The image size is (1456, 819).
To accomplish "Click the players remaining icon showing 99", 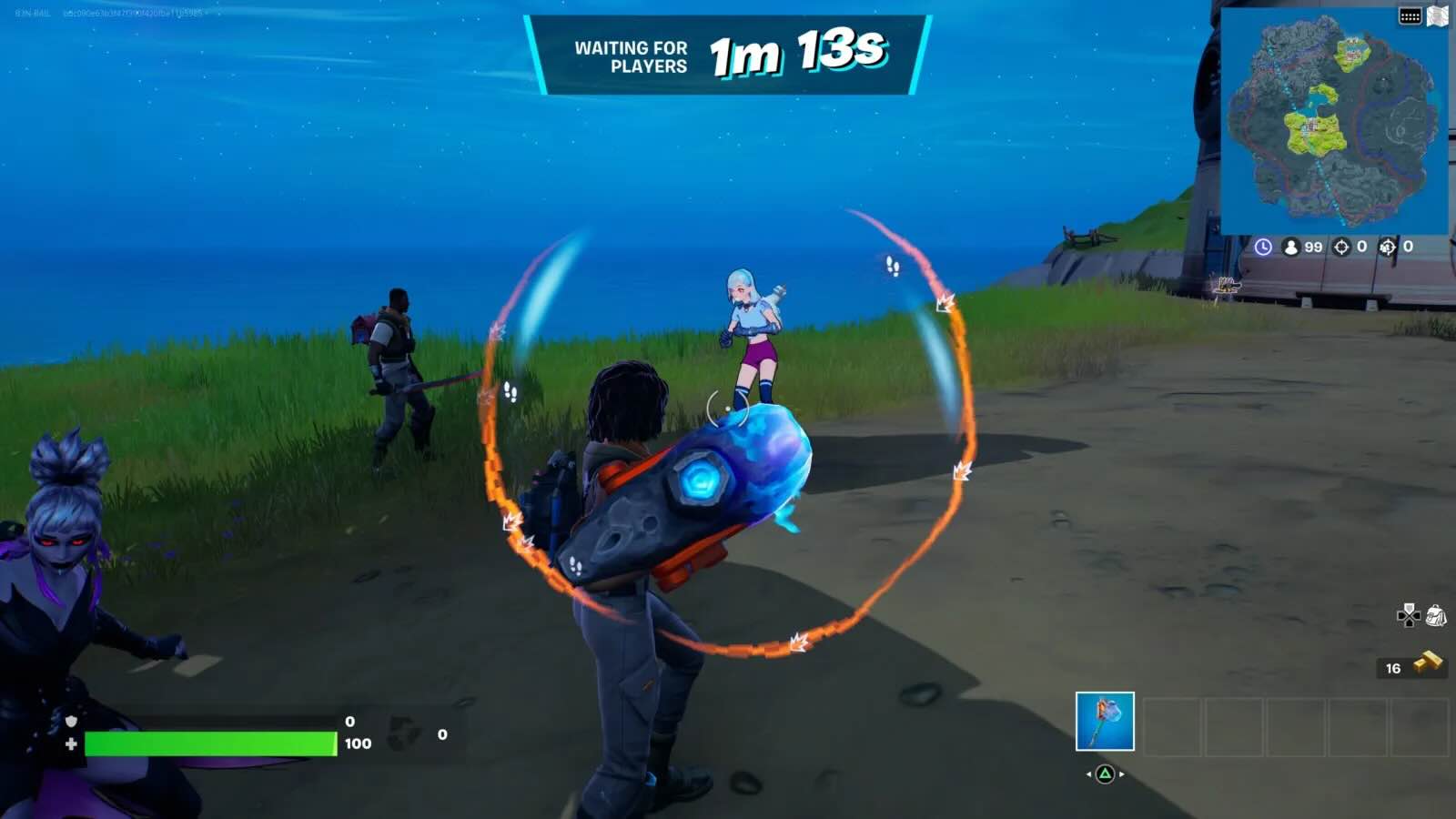I will pyautogui.click(x=1291, y=248).
